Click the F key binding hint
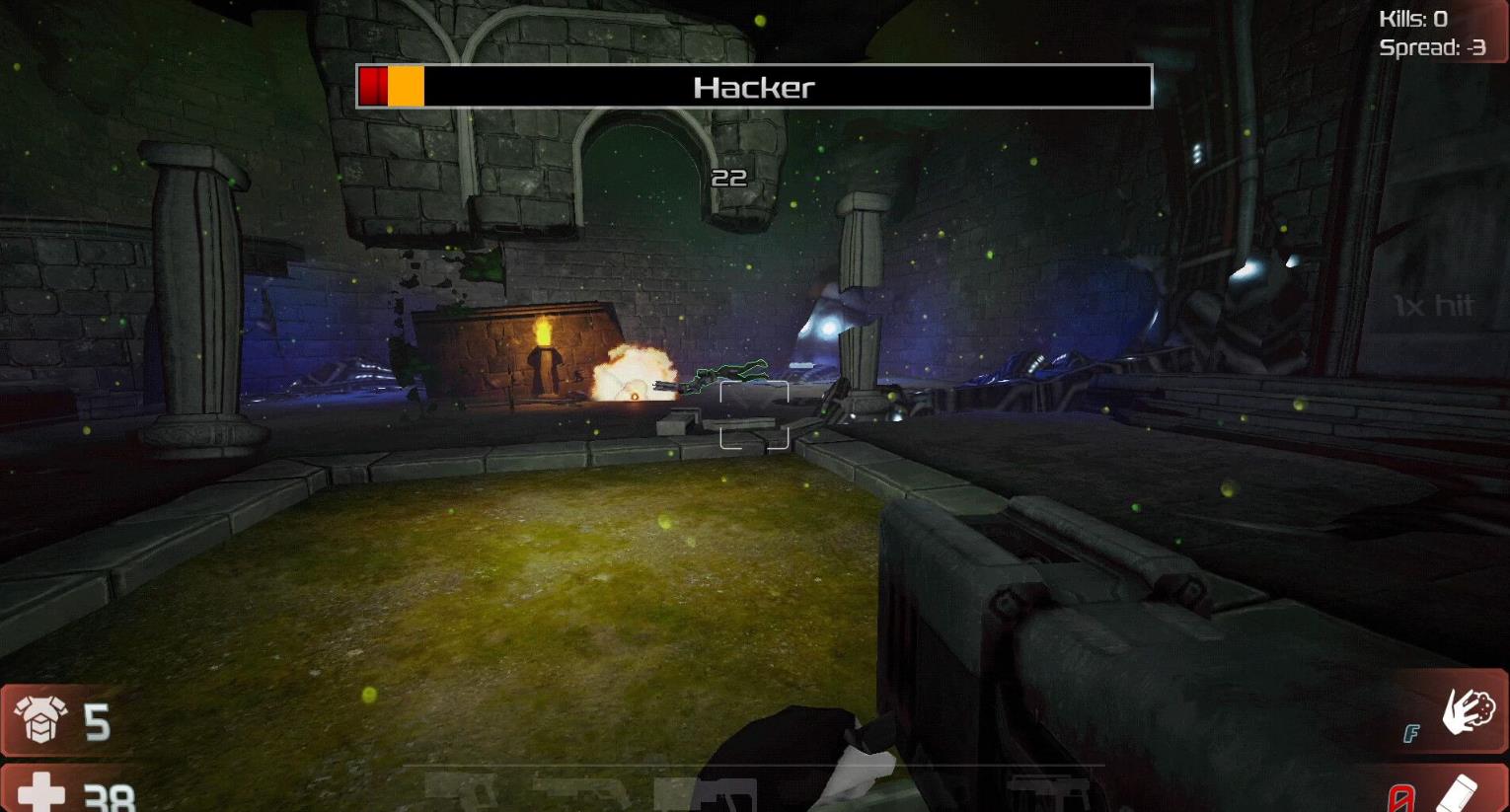This screenshot has width=1510, height=812. point(1413,734)
